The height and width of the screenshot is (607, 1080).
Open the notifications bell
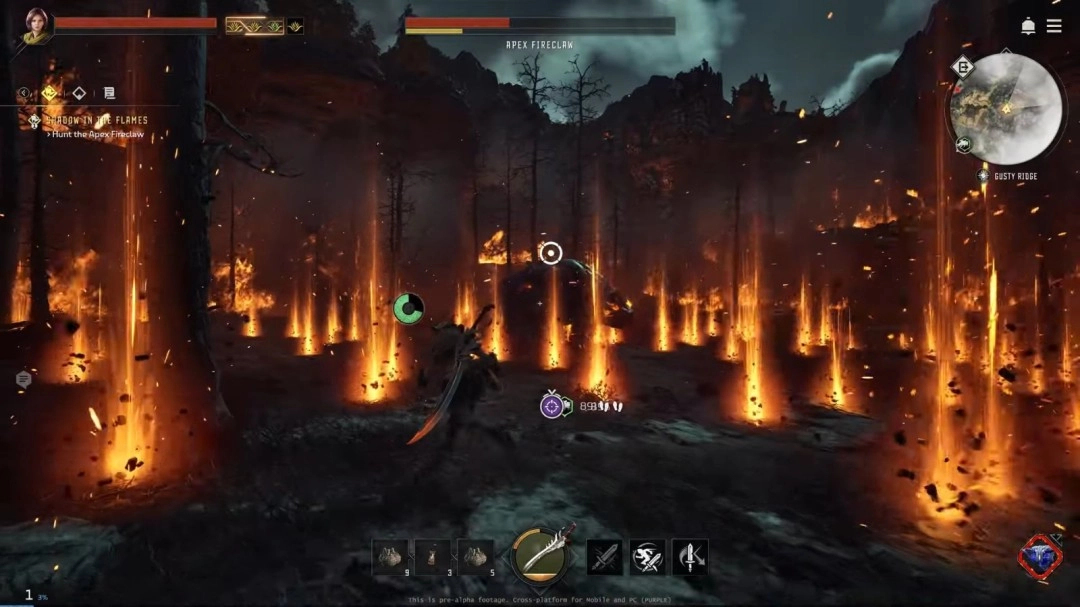[x=1028, y=26]
